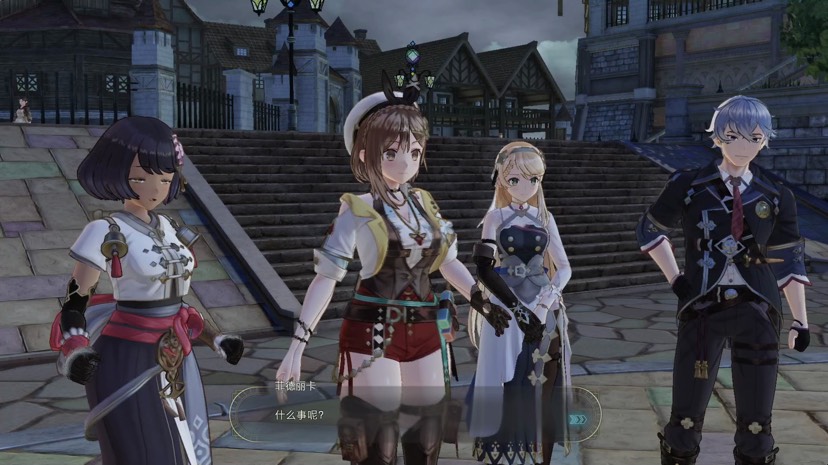Advance dialogue with the triple-arrow icon
The height and width of the screenshot is (465, 828).
[x=578, y=420]
